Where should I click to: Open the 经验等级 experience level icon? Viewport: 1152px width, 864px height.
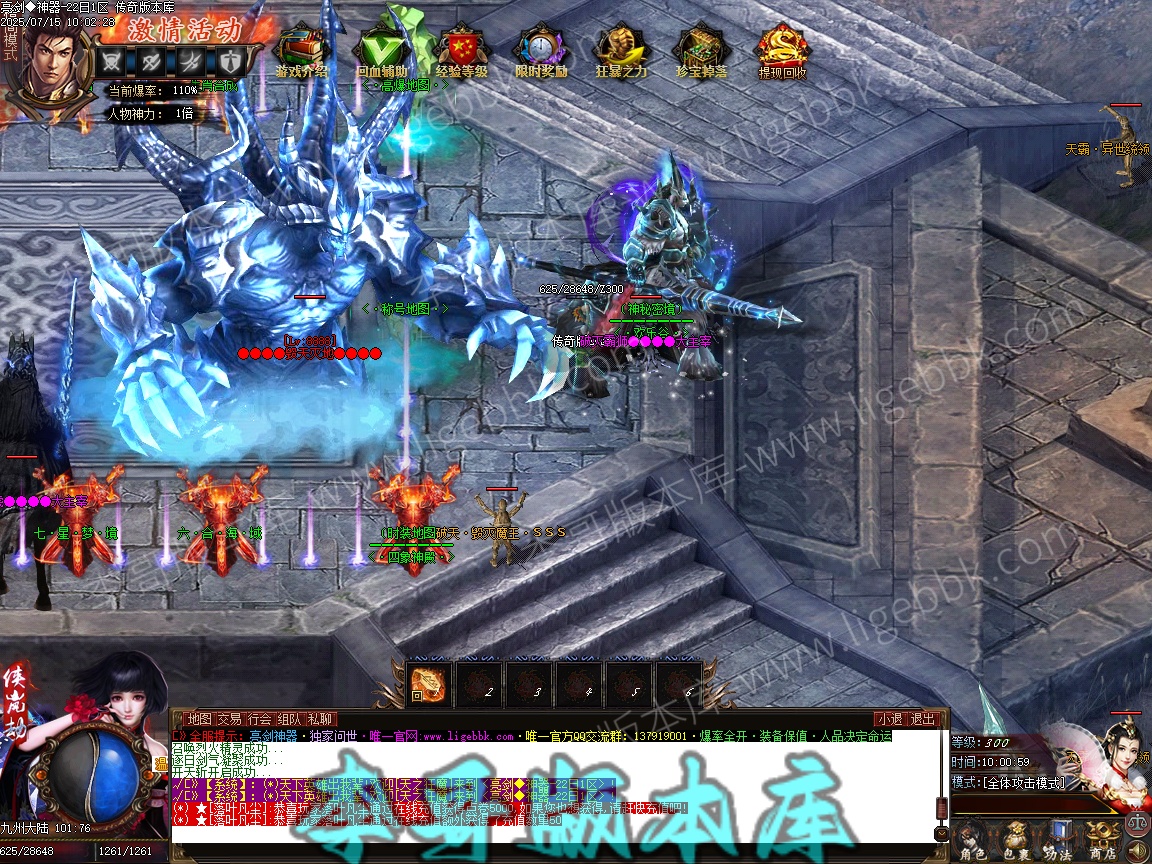click(461, 50)
